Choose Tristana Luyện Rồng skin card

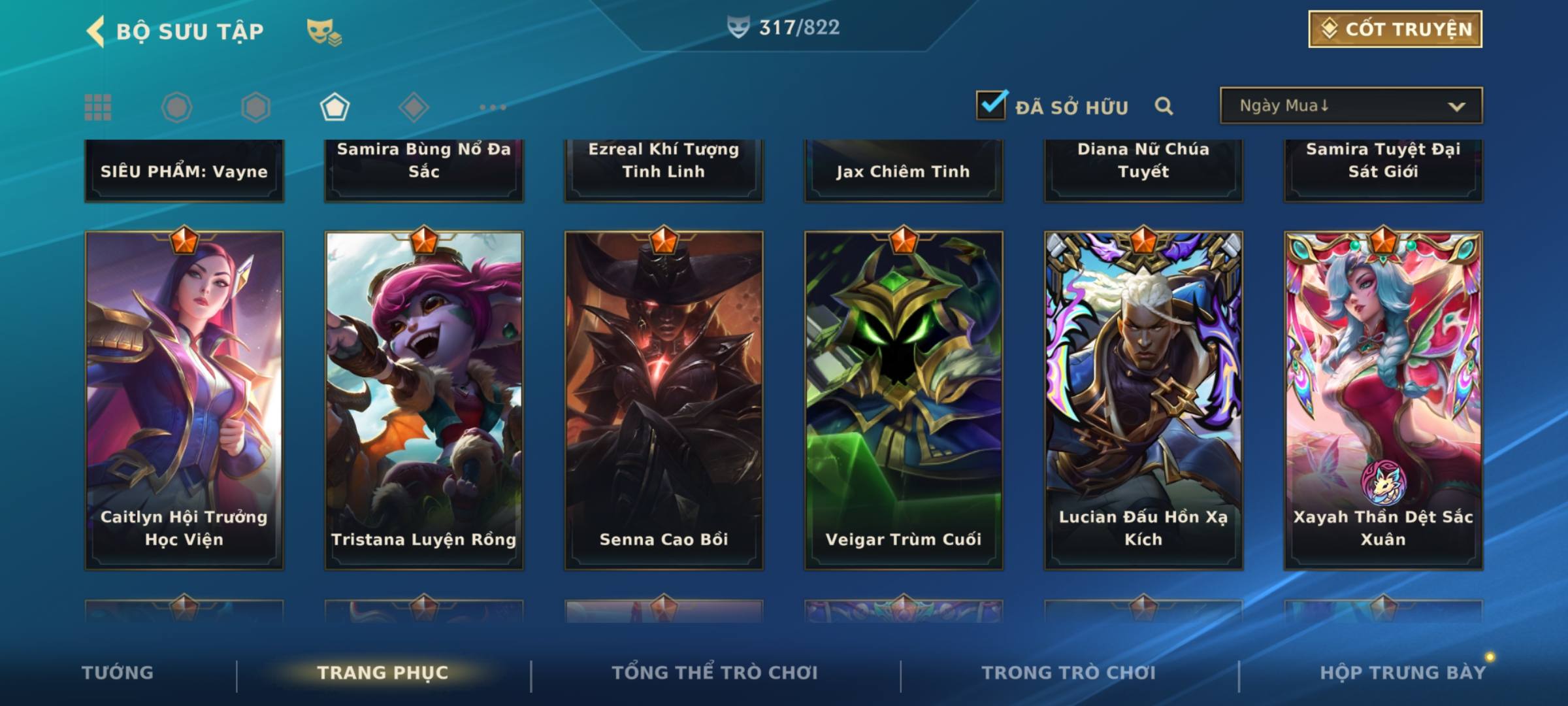point(424,400)
